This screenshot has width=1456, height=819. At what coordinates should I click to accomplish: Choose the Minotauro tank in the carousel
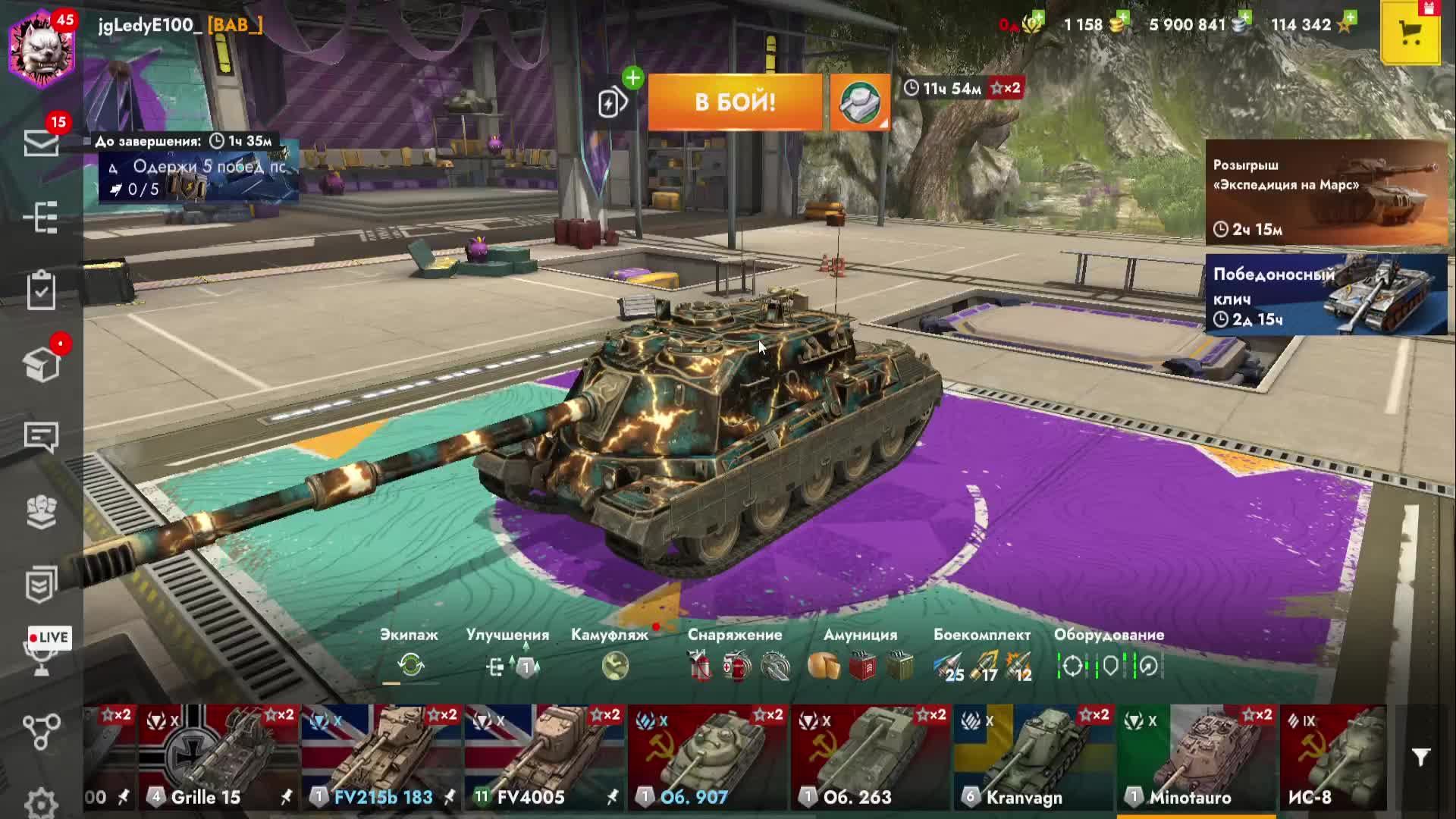1197,757
